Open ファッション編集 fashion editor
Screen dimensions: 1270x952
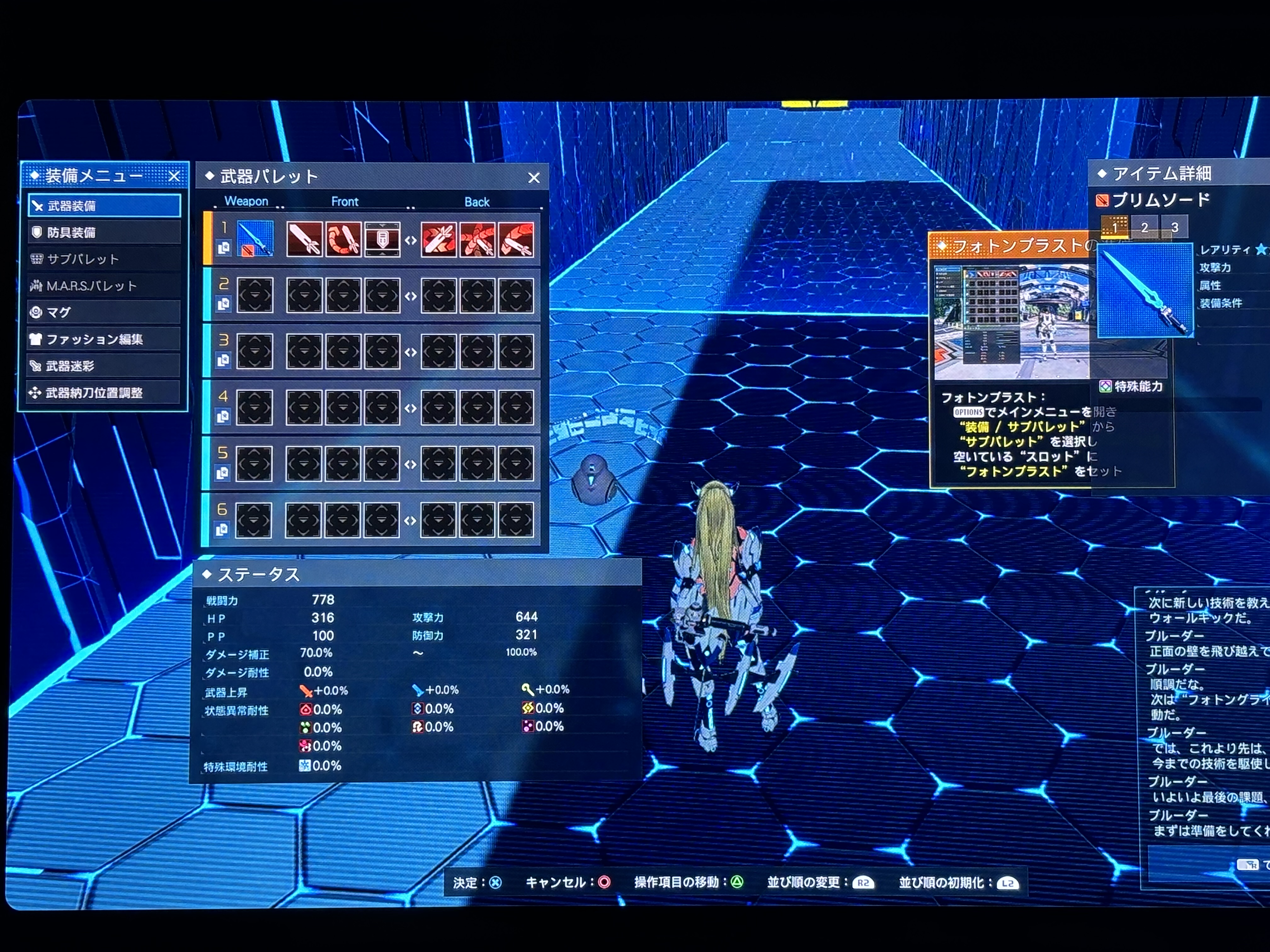104,339
